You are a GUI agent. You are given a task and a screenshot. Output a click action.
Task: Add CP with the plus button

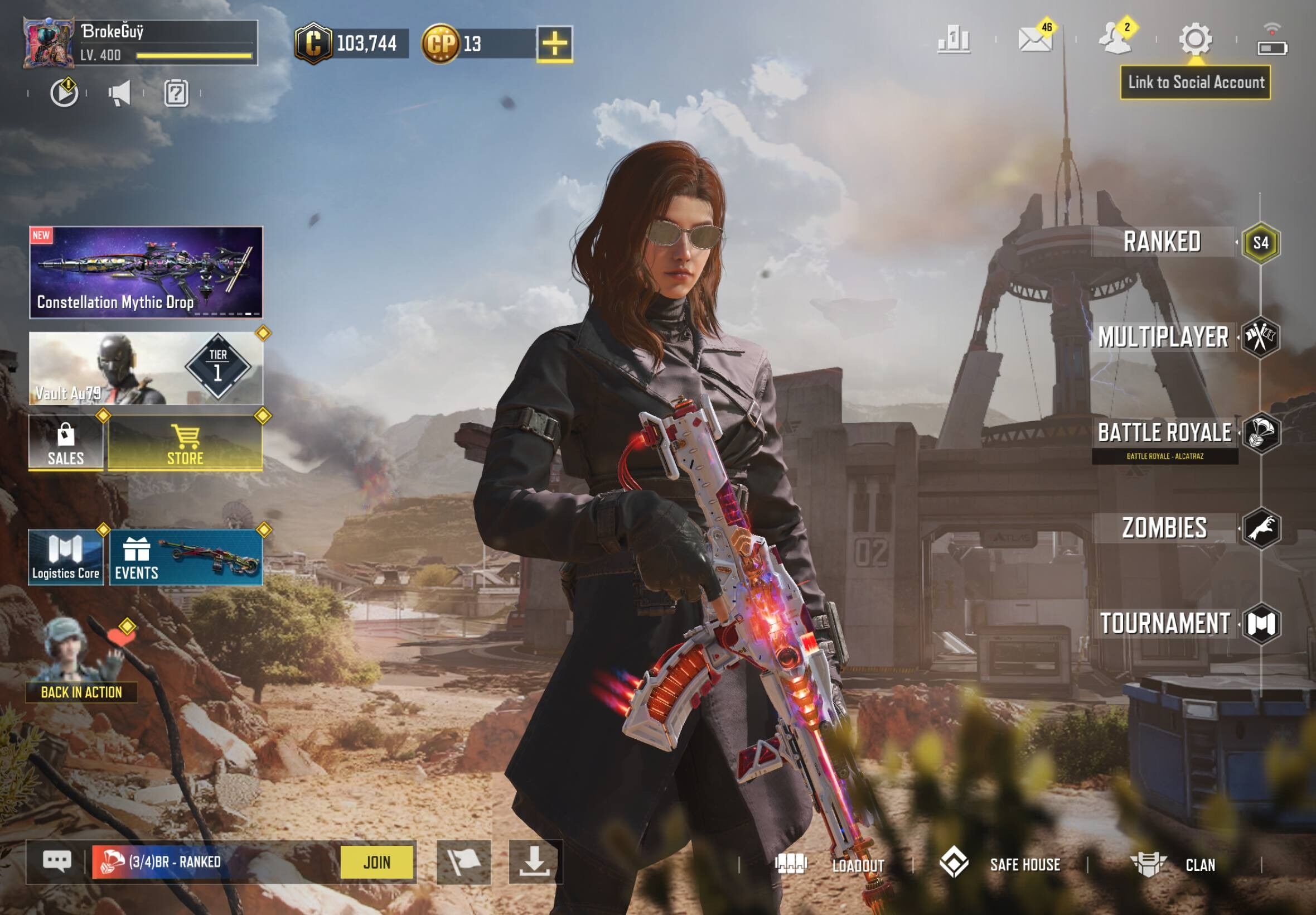tap(554, 44)
